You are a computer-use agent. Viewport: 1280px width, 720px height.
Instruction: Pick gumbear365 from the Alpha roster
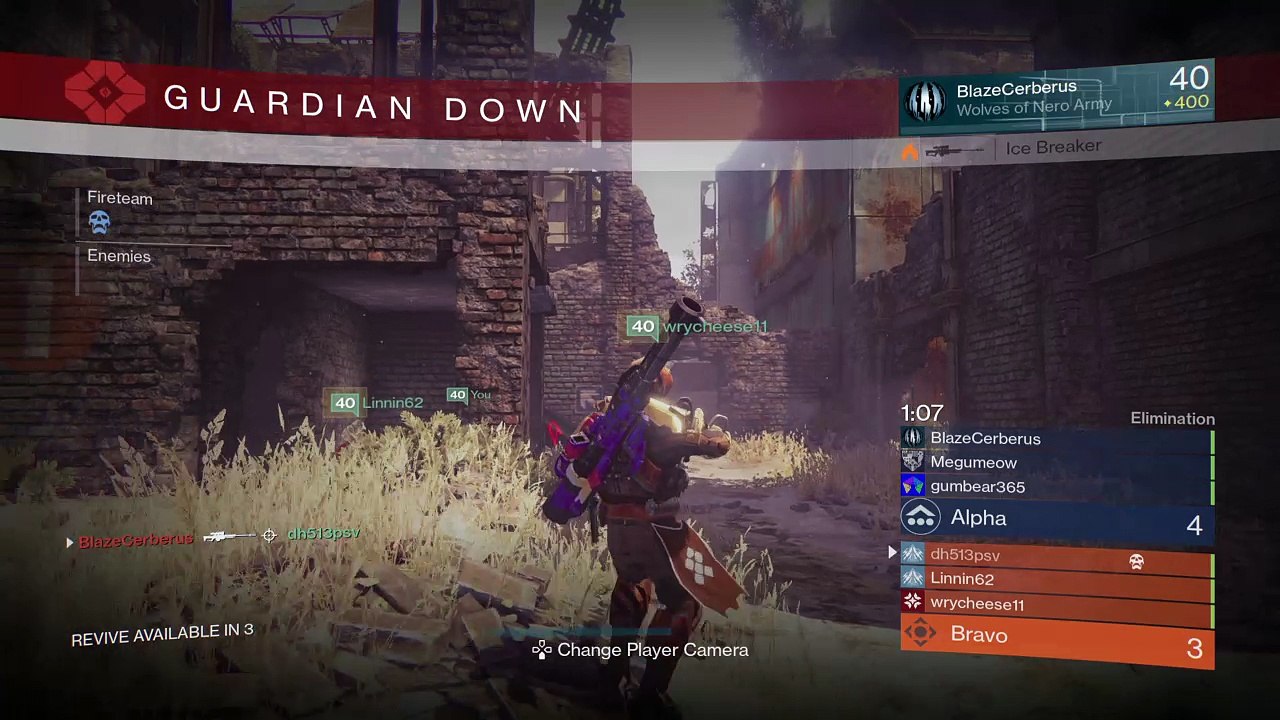pyautogui.click(x=1055, y=487)
